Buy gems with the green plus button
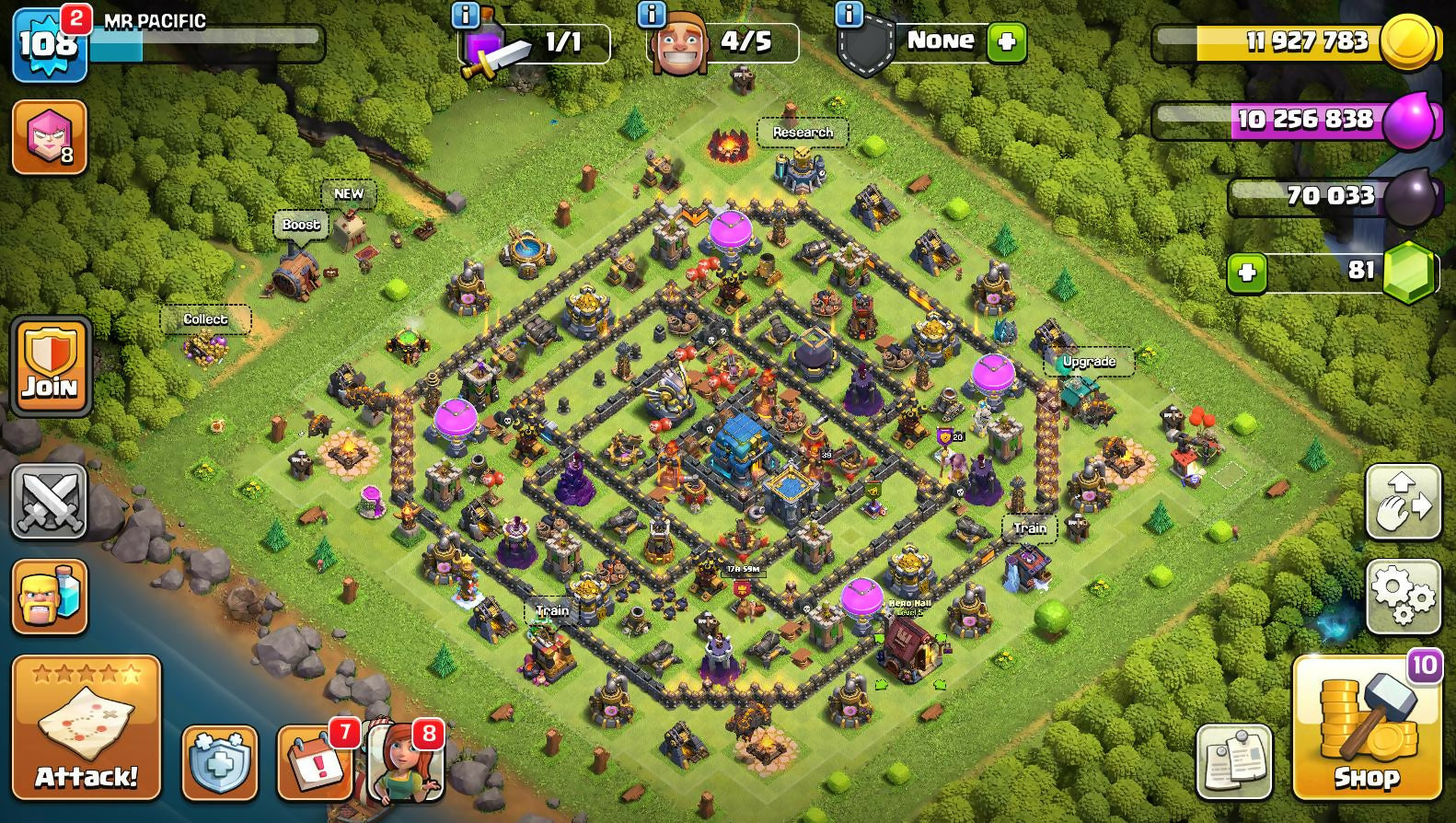Viewport: 1456px width, 823px height. 1247,272
